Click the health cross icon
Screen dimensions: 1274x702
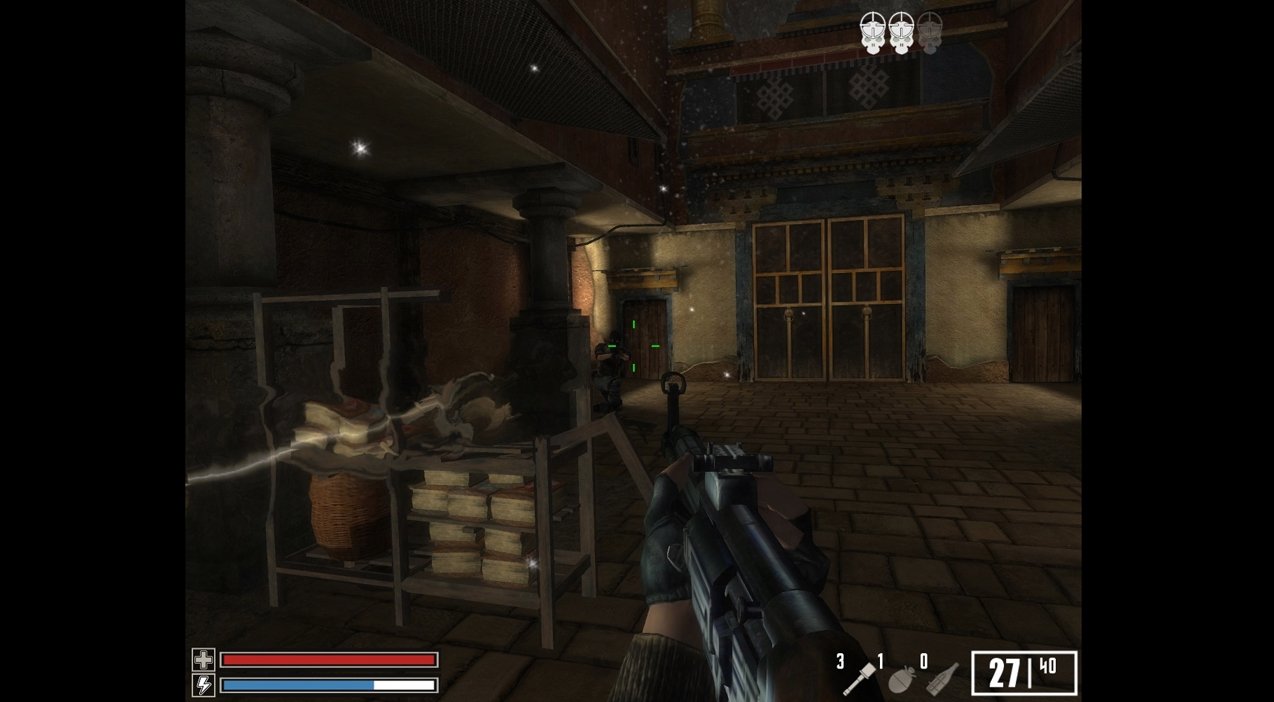tap(203, 660)
